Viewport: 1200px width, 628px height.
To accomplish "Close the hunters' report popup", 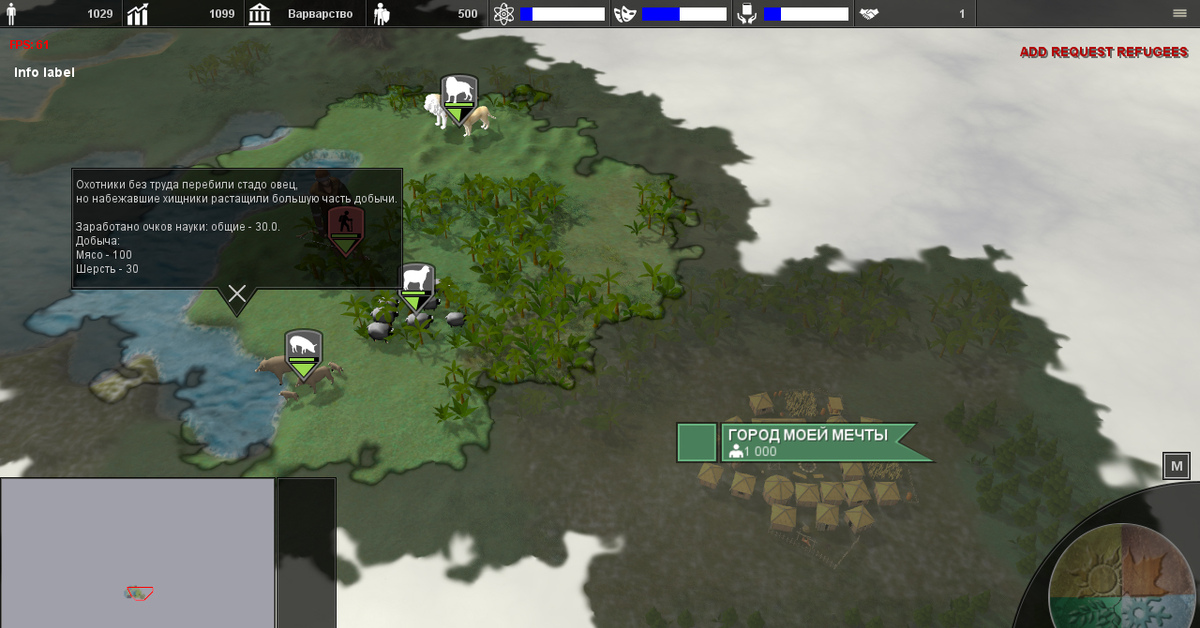I will [237, 293].
